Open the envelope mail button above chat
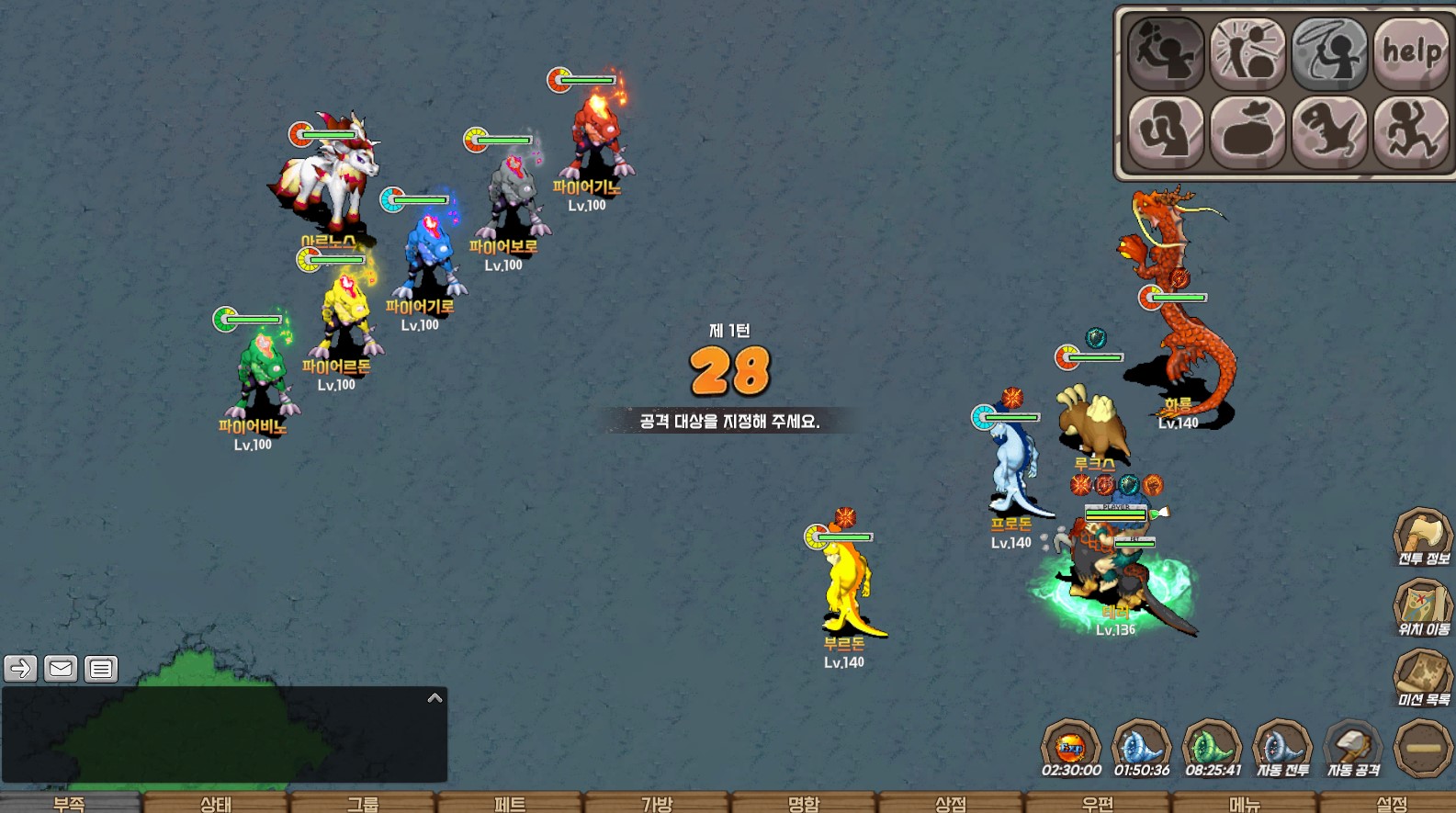This screenshot has height=813, width=1456. [x=61, y=669]
